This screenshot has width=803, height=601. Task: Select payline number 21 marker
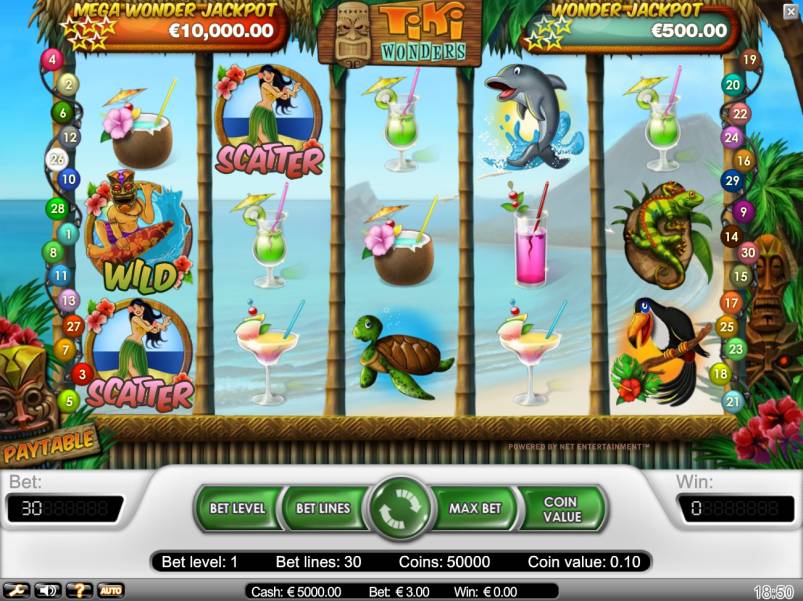(x=733, y=401)
